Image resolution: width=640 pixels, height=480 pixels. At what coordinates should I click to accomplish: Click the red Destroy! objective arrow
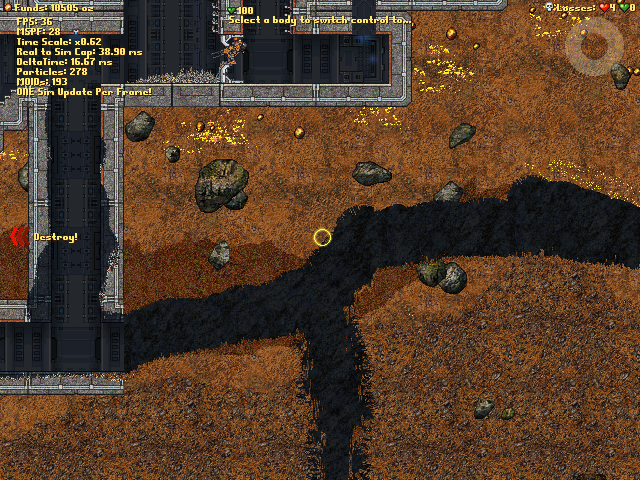click(x=17, y=237)
